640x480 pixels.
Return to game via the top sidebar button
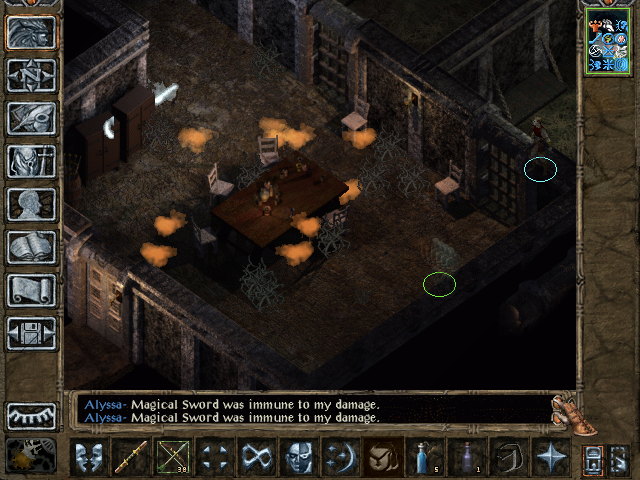click(x=31, y=31)
